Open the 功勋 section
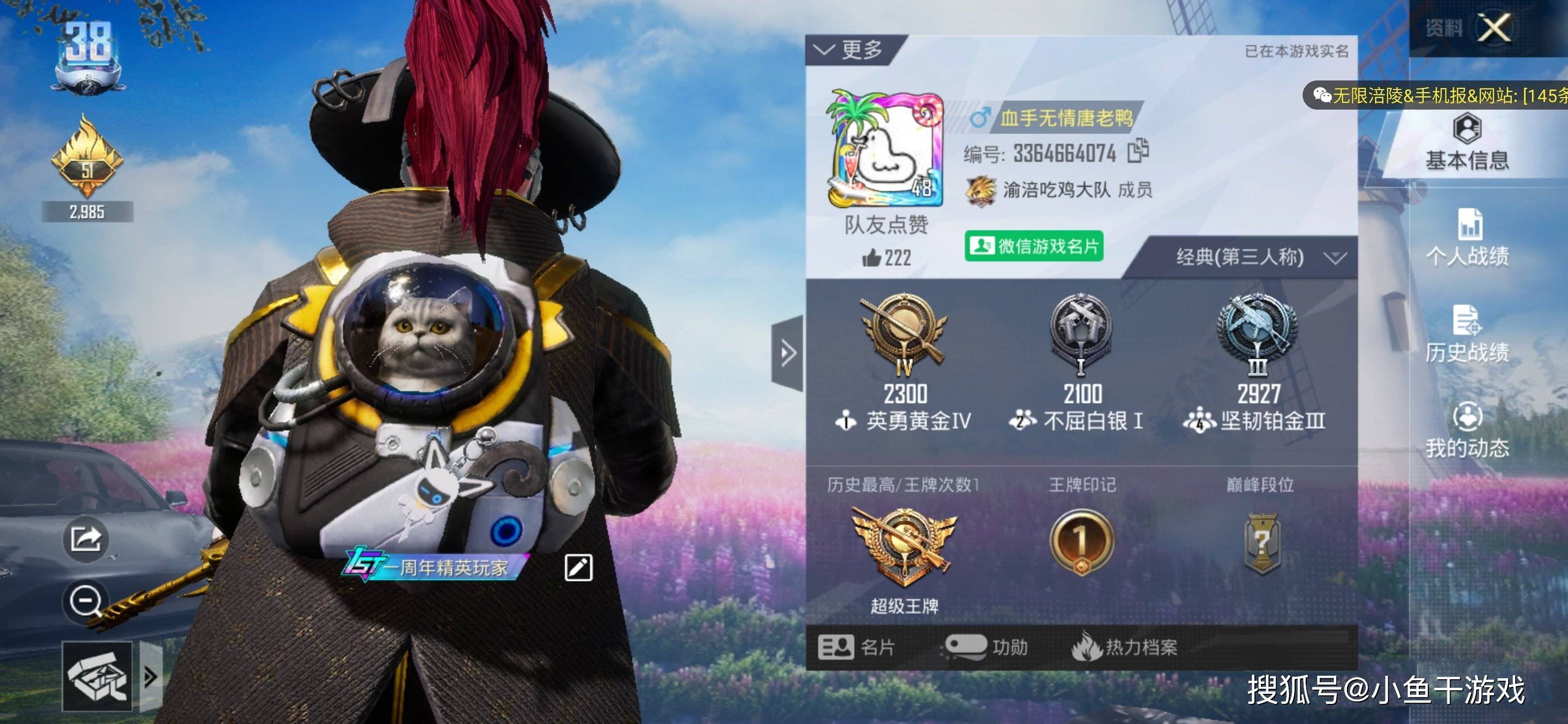Image resolution: width=1568 pixels, height=724 pixels. coord(986,647)
